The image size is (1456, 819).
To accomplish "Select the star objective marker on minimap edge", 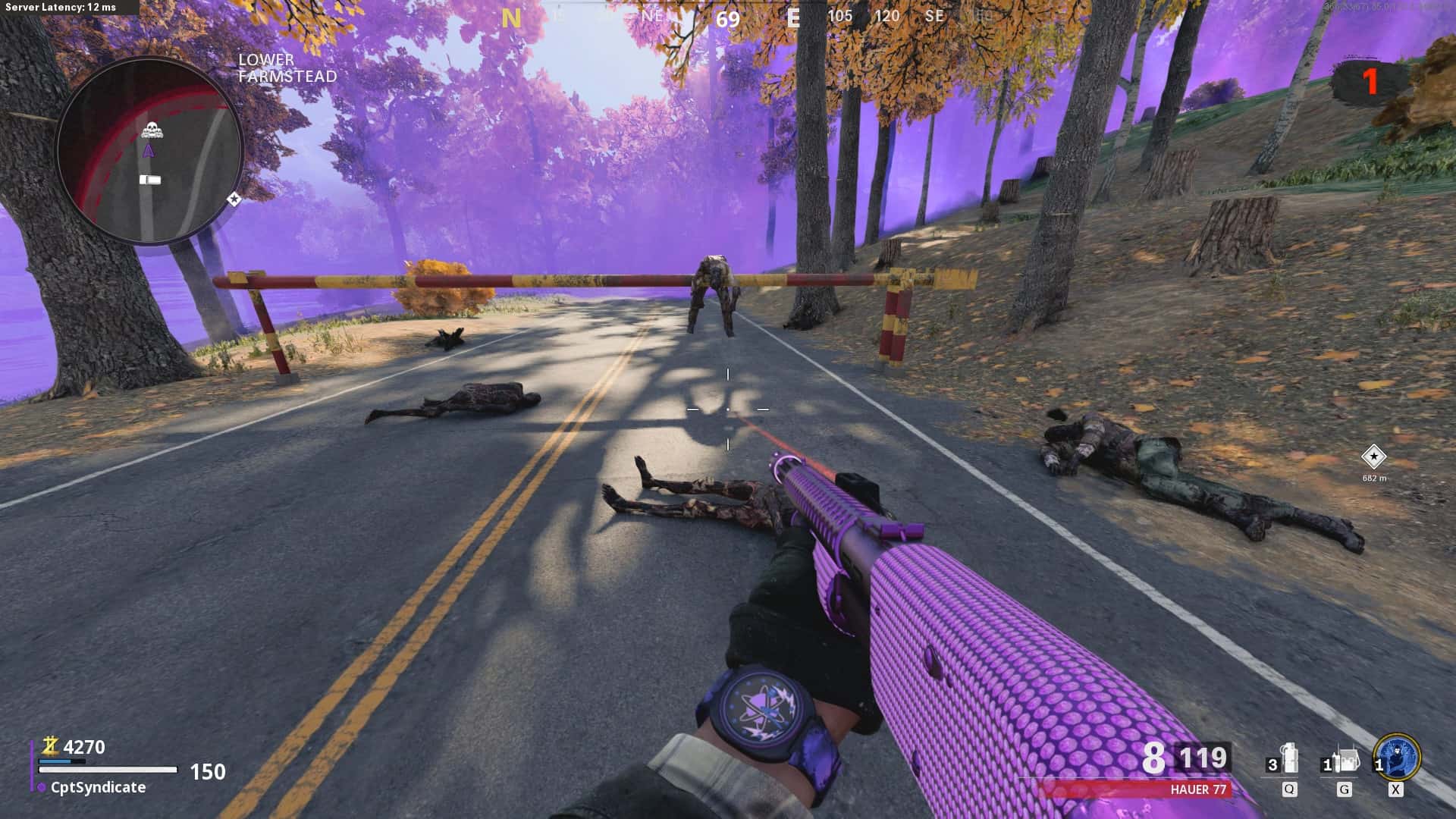I will coord(234,199).
